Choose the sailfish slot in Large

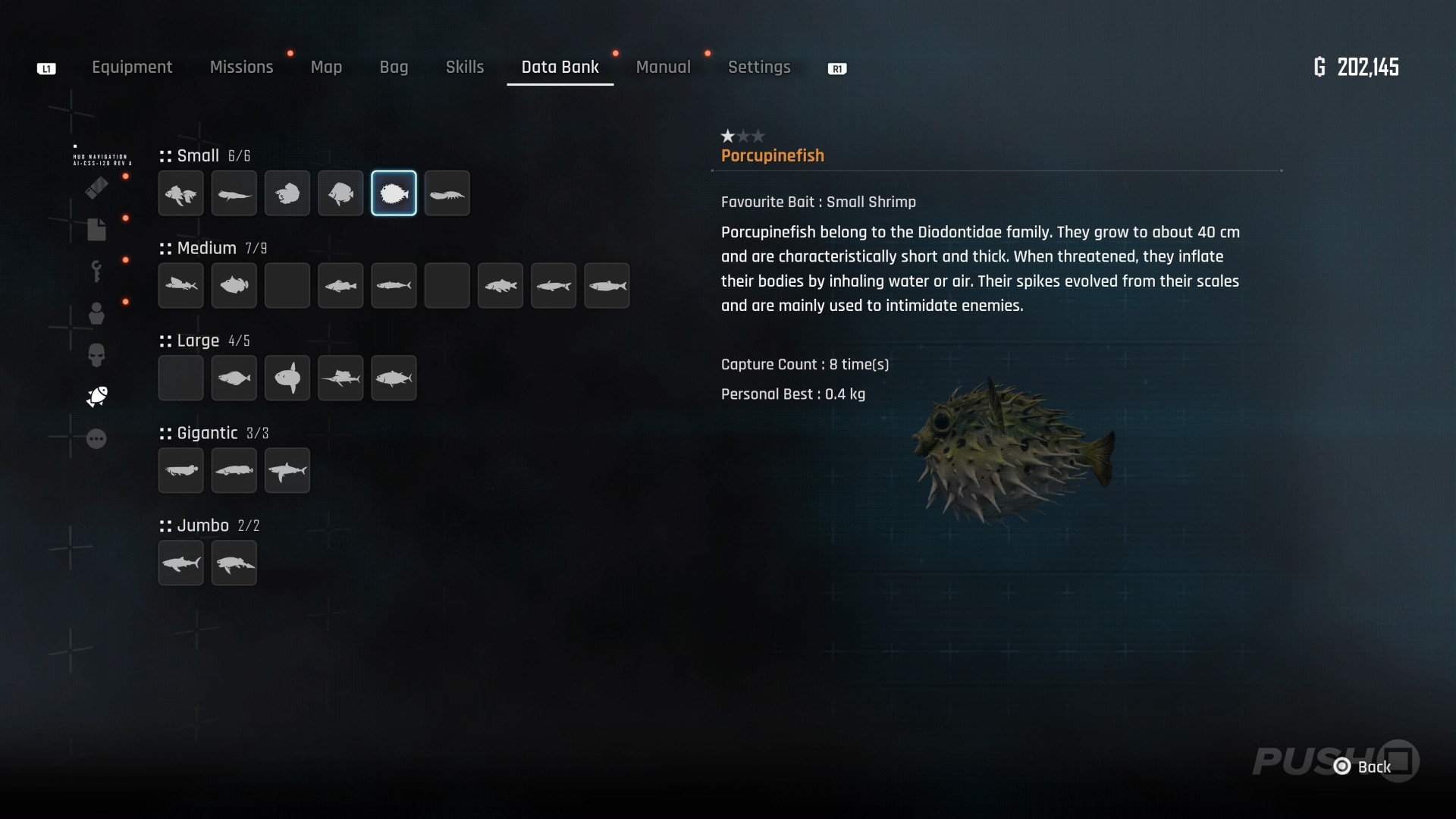pyautogui.click(x=340, y=378)
